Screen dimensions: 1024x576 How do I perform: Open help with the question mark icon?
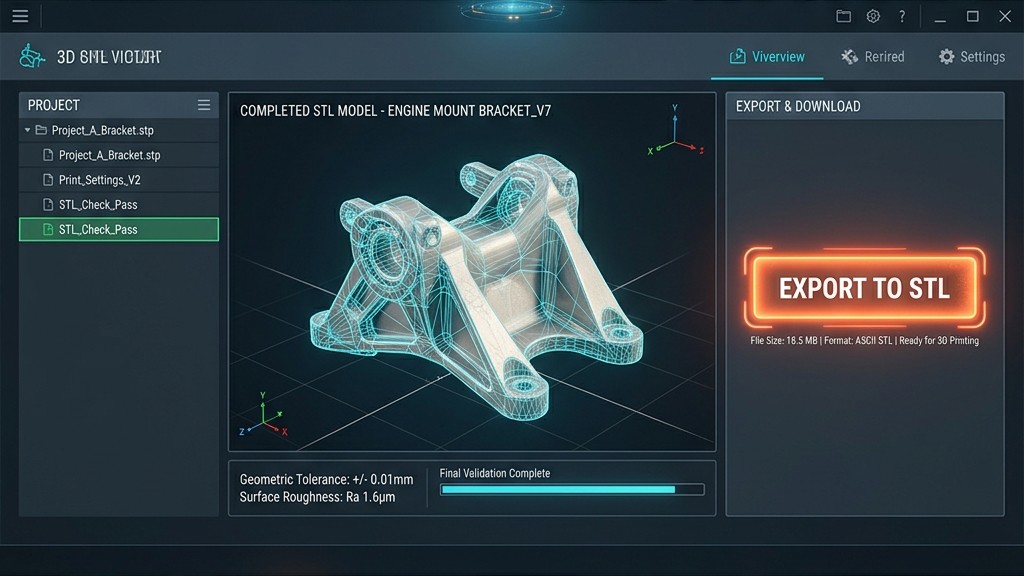click(x=902, y=16)
